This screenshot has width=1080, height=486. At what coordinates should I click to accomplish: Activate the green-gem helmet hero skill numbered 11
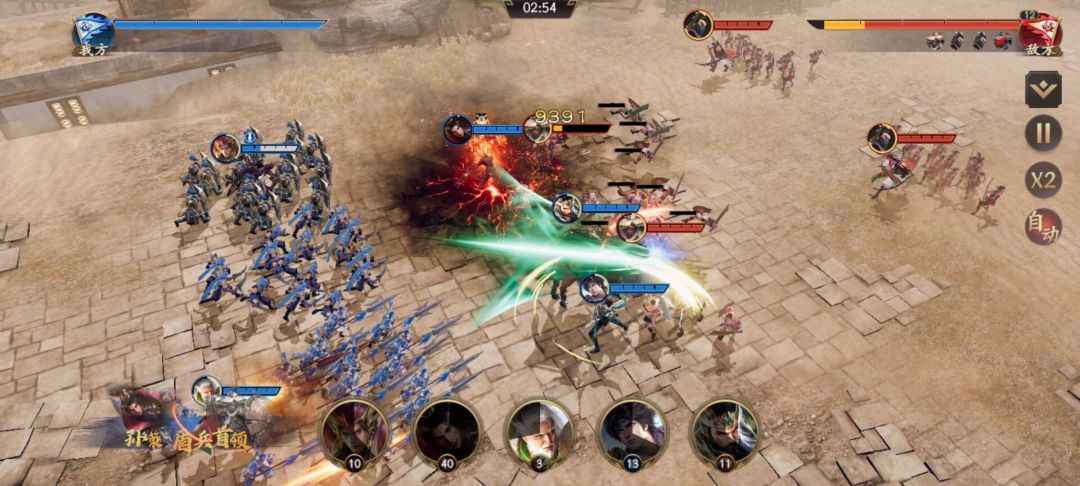pos(724,432)
